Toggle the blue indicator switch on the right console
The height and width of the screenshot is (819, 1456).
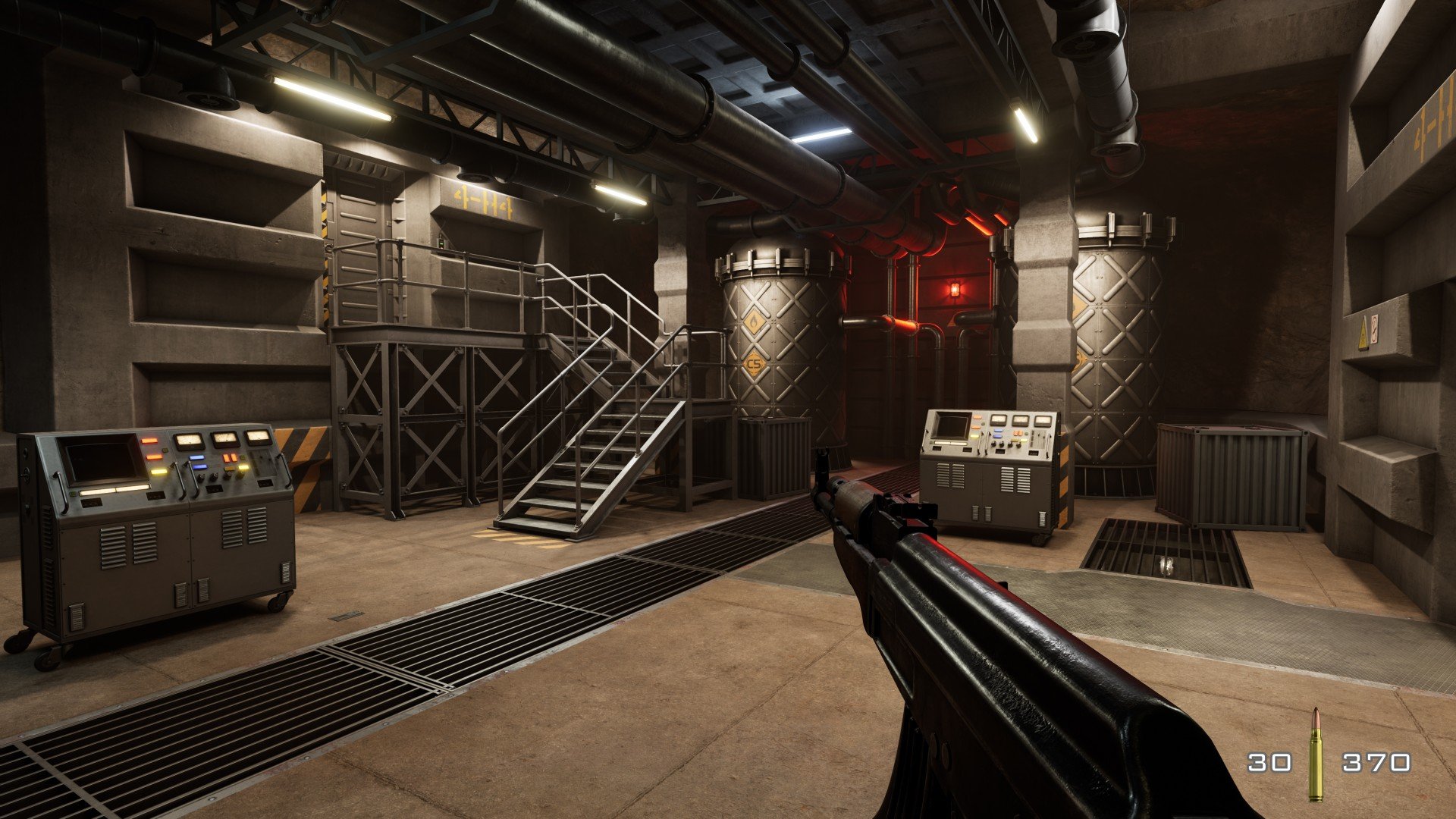pos(998,432)
